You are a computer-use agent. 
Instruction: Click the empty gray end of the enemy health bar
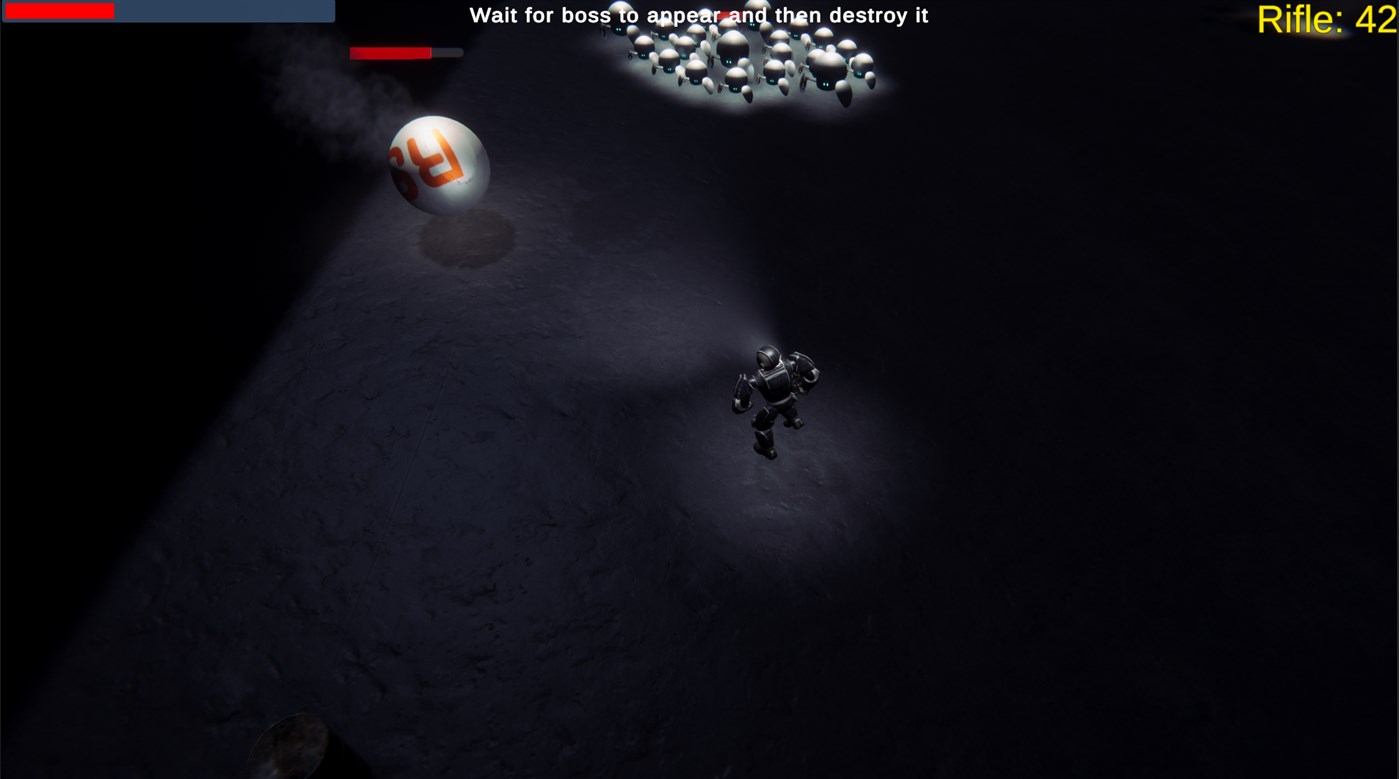448,51
